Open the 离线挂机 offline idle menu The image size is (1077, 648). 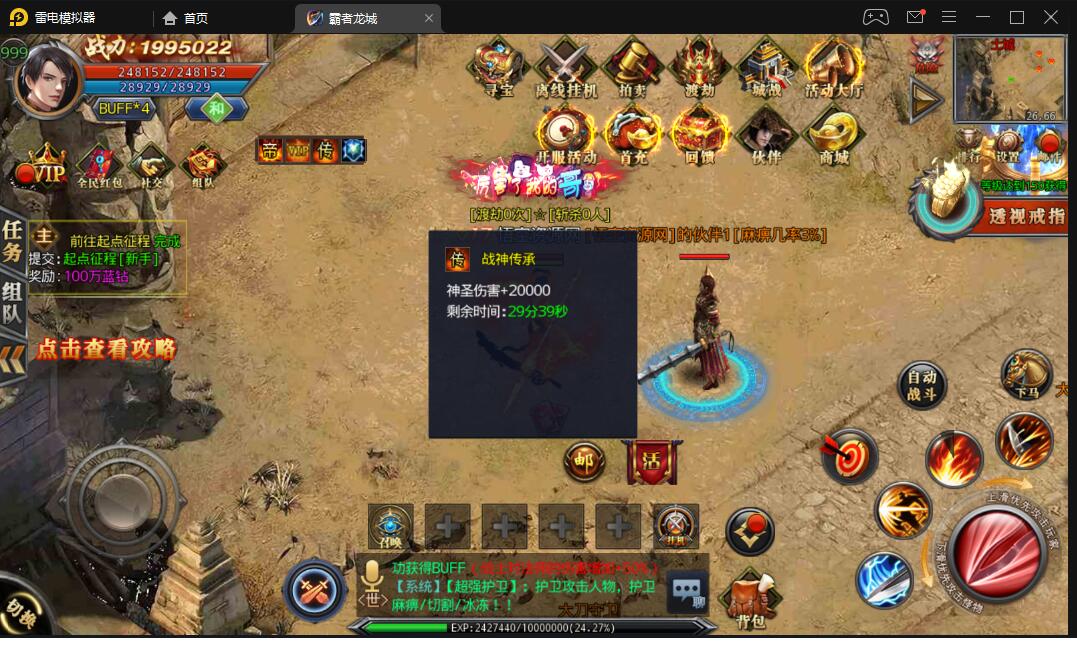coord(566,66)
